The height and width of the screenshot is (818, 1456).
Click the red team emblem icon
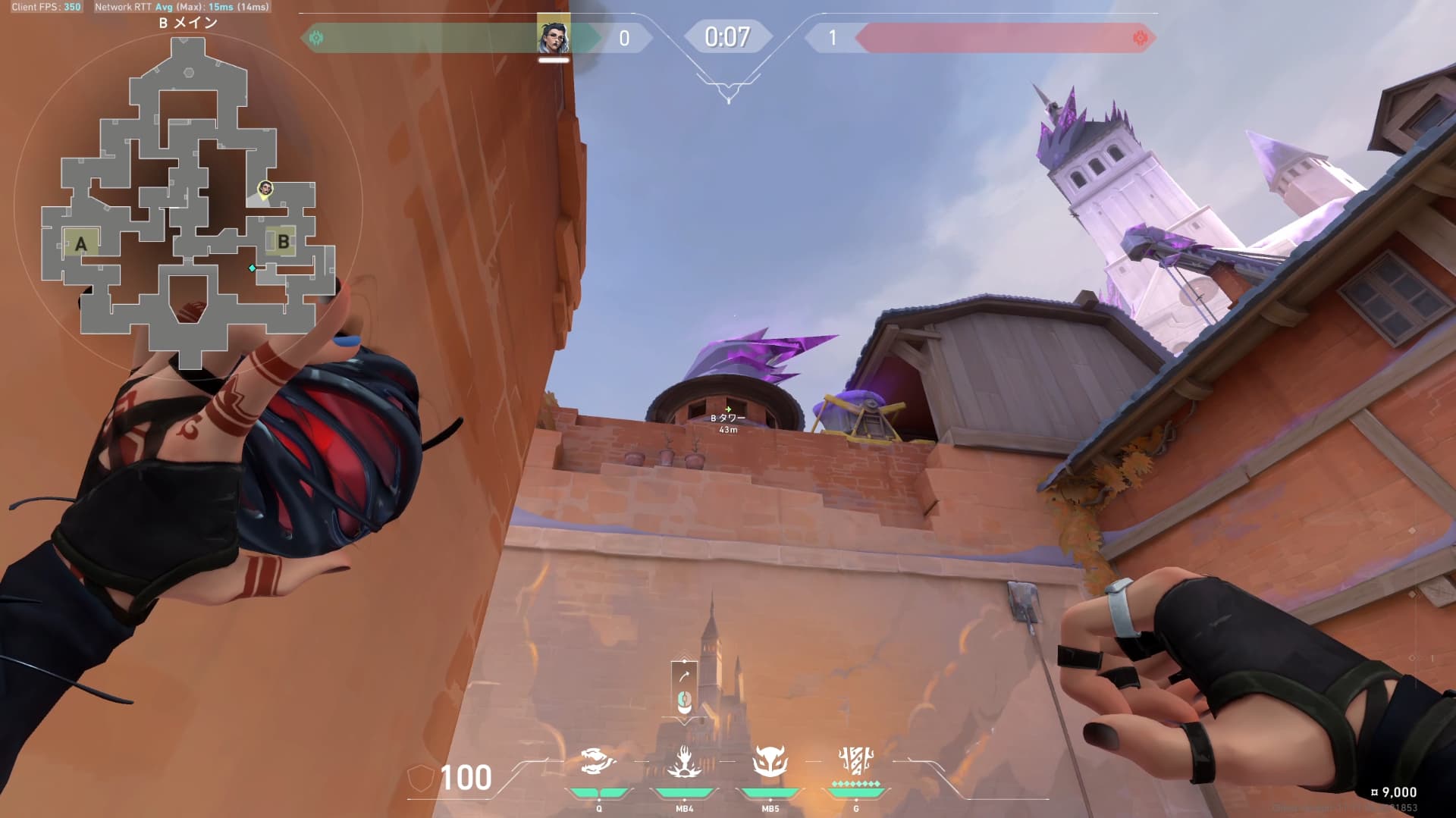1139,37
